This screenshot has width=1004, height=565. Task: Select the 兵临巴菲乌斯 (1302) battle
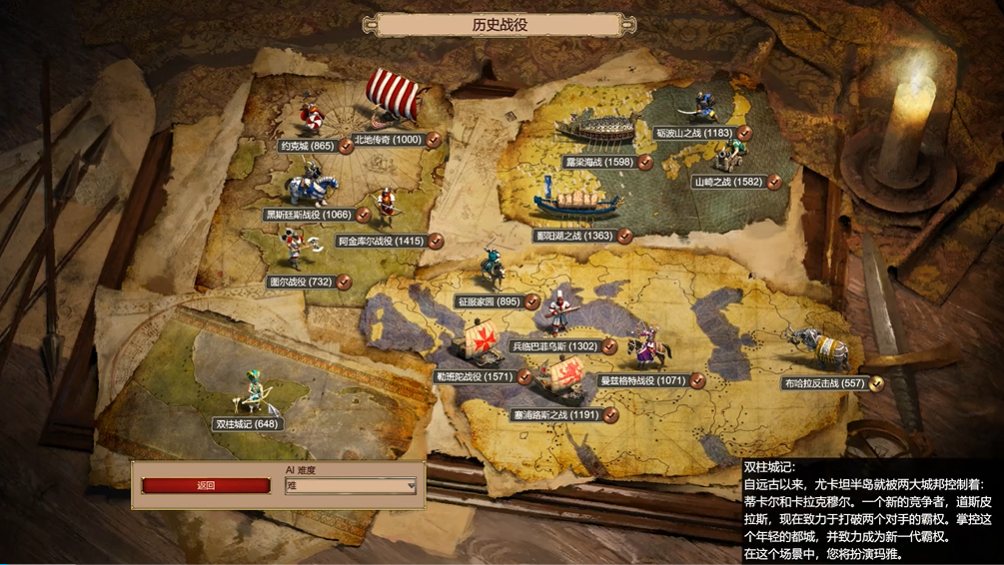[x=554, y=346]
